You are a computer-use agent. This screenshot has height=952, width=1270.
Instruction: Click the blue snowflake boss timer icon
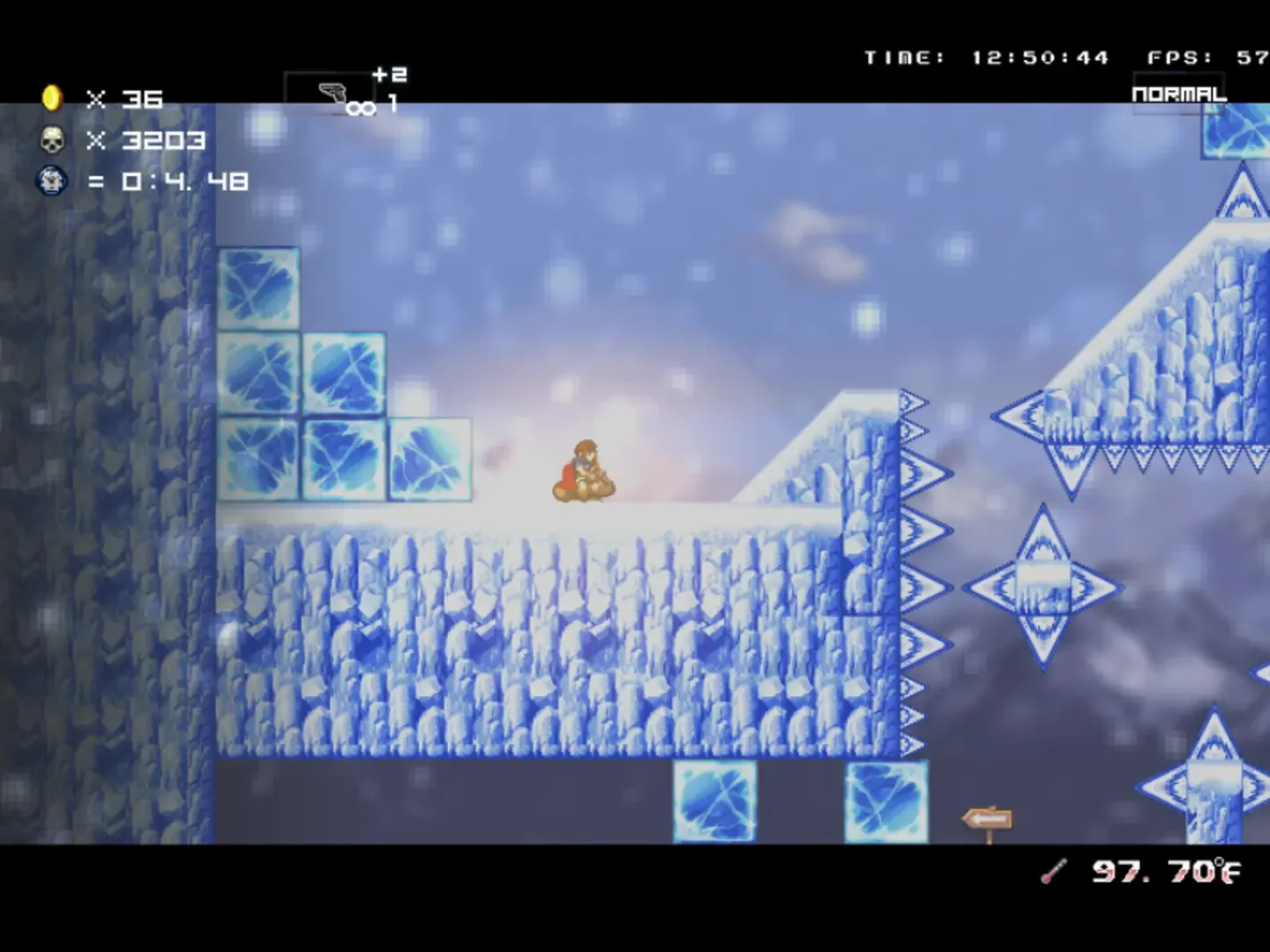tap(51, 181)
